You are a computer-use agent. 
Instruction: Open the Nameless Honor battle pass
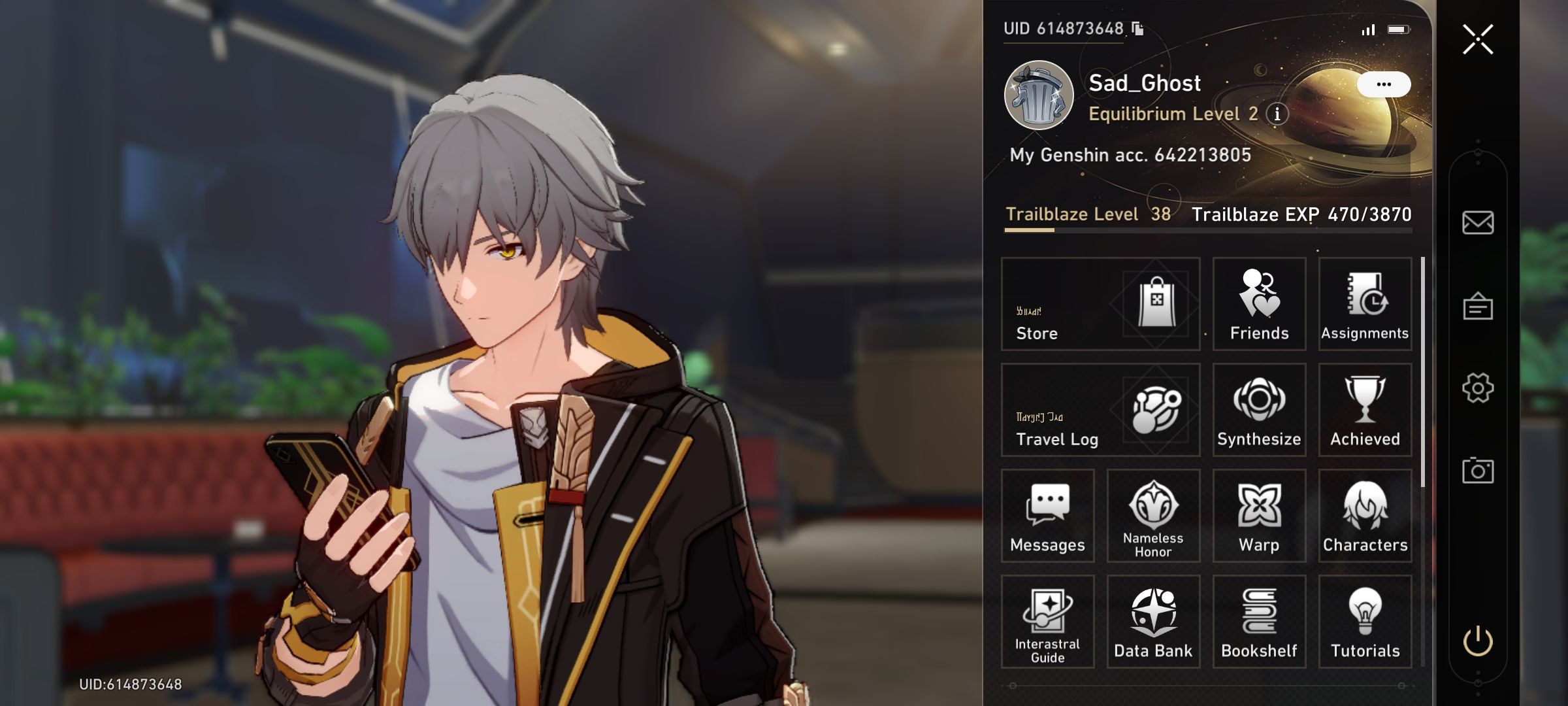click(1153, 516)
